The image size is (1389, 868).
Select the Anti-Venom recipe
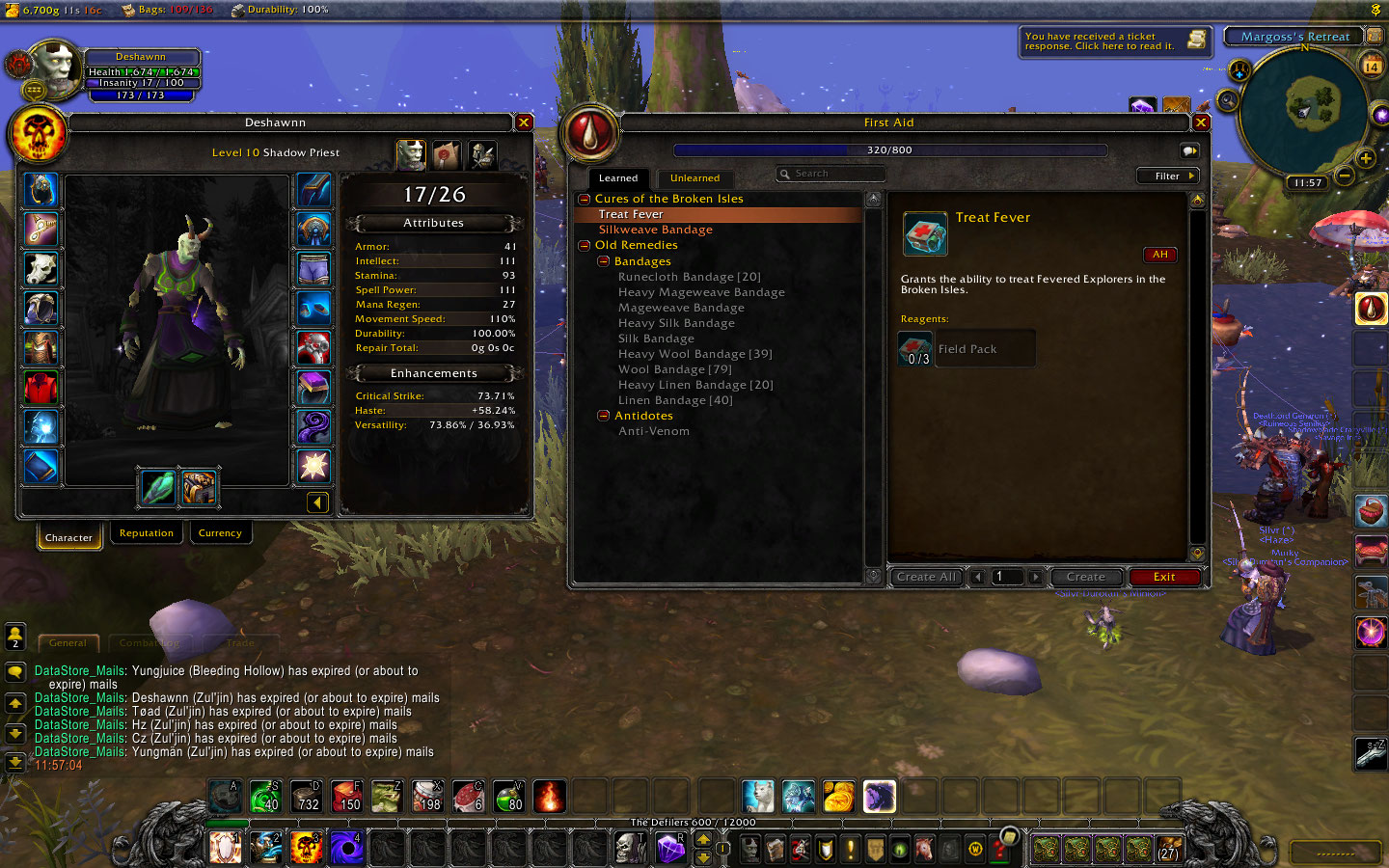[x=653, y=431]
